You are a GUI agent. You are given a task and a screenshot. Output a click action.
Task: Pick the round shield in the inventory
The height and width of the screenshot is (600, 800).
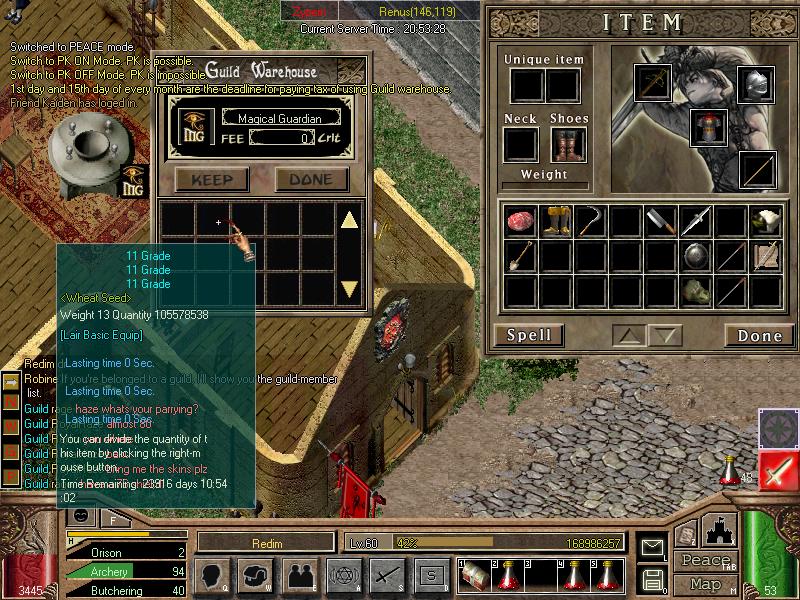(696, 256)
